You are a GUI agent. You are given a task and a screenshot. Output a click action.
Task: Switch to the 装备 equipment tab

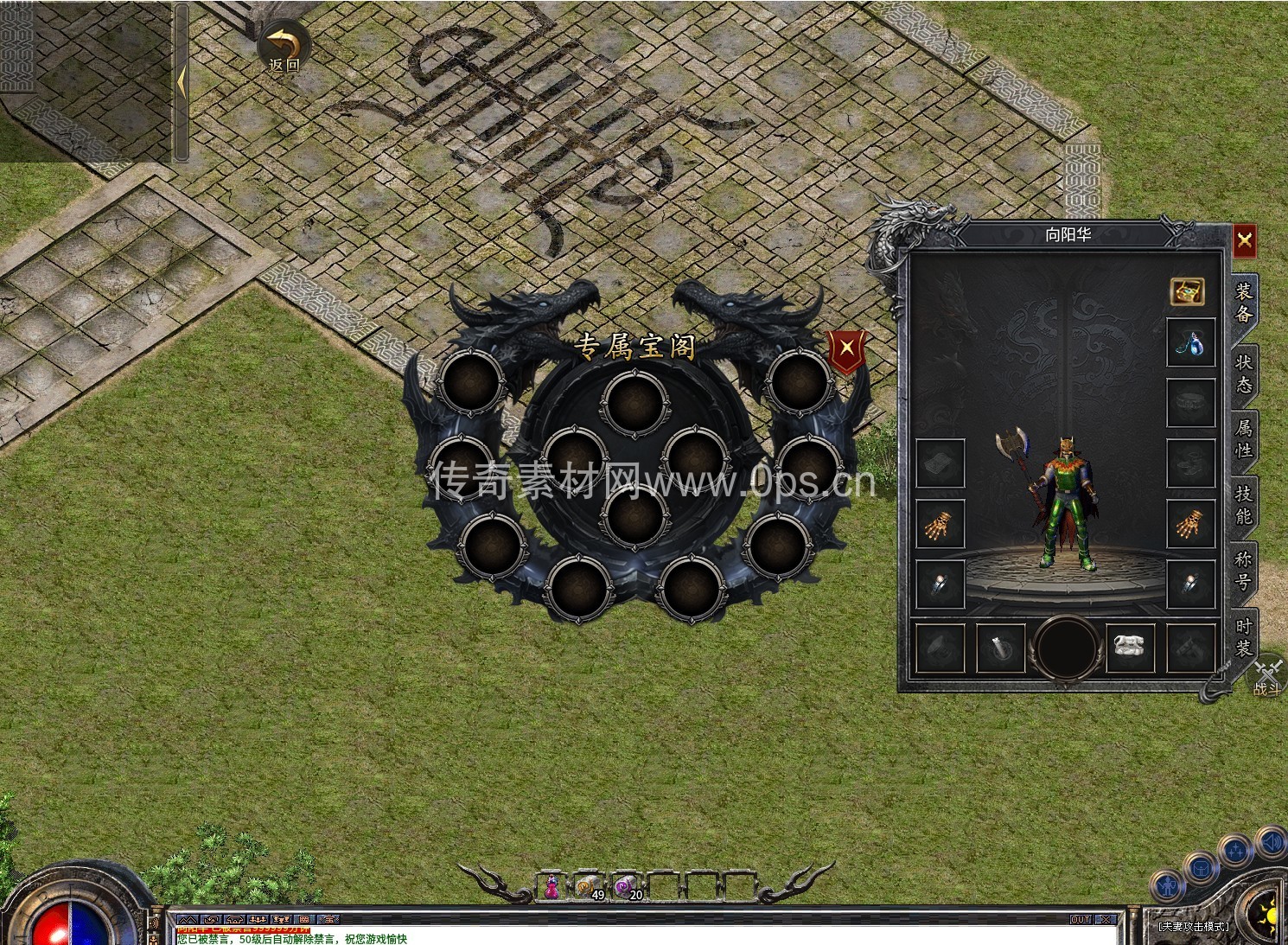point(1244,302)
